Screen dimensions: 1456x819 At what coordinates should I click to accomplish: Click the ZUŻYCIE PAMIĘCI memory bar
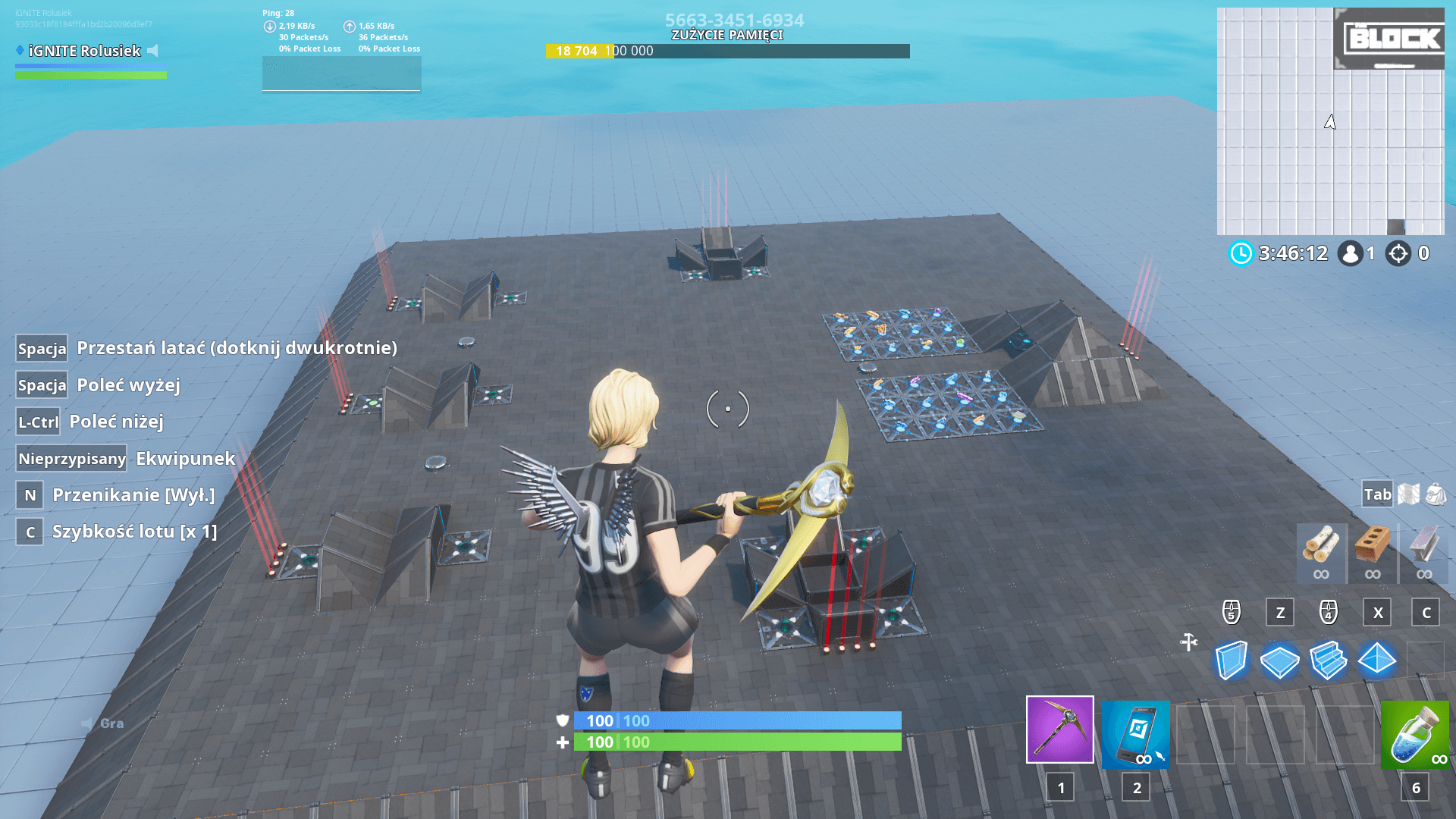[728, 51]
